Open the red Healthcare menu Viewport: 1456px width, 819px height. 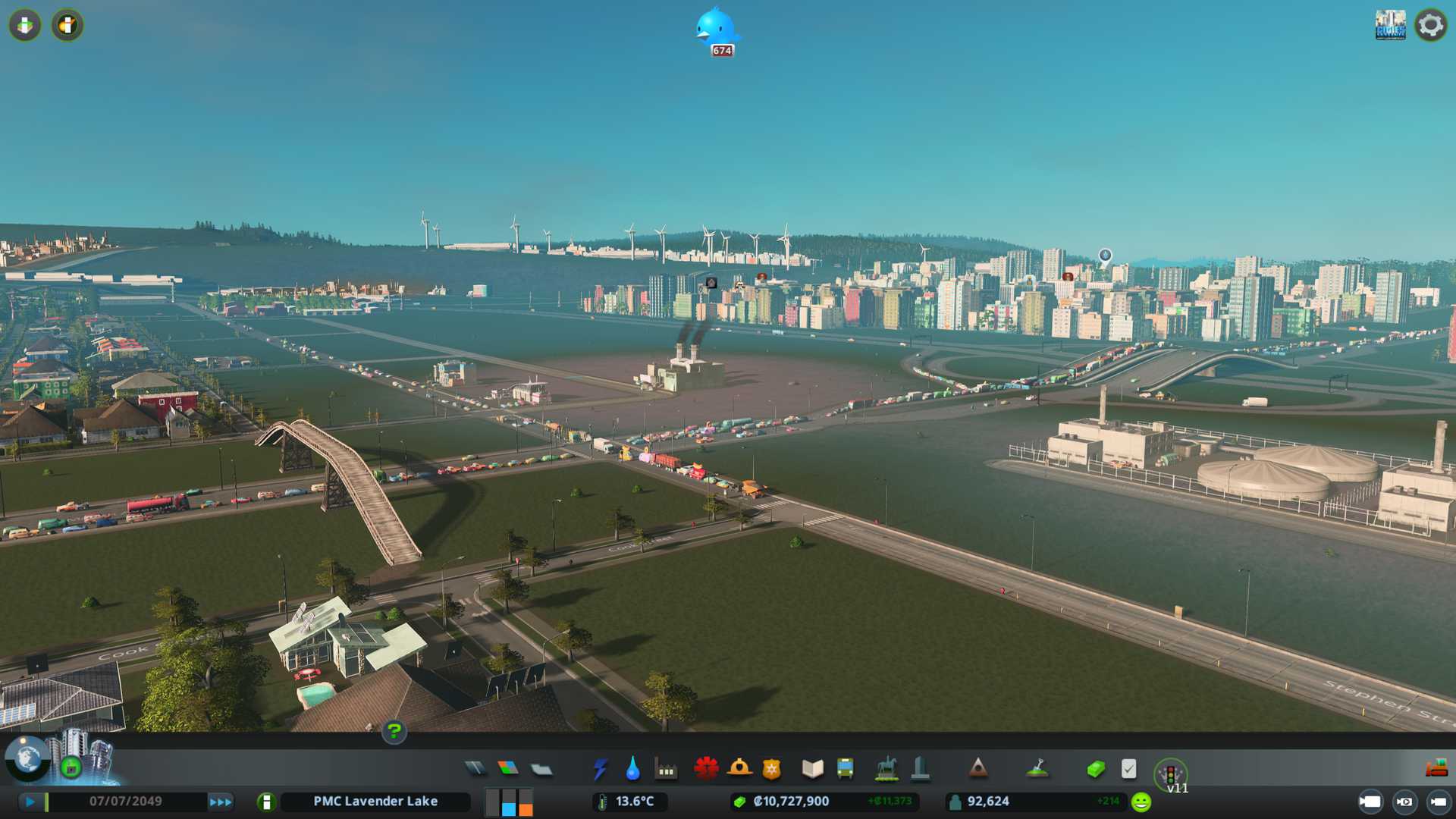pos(706,769)
